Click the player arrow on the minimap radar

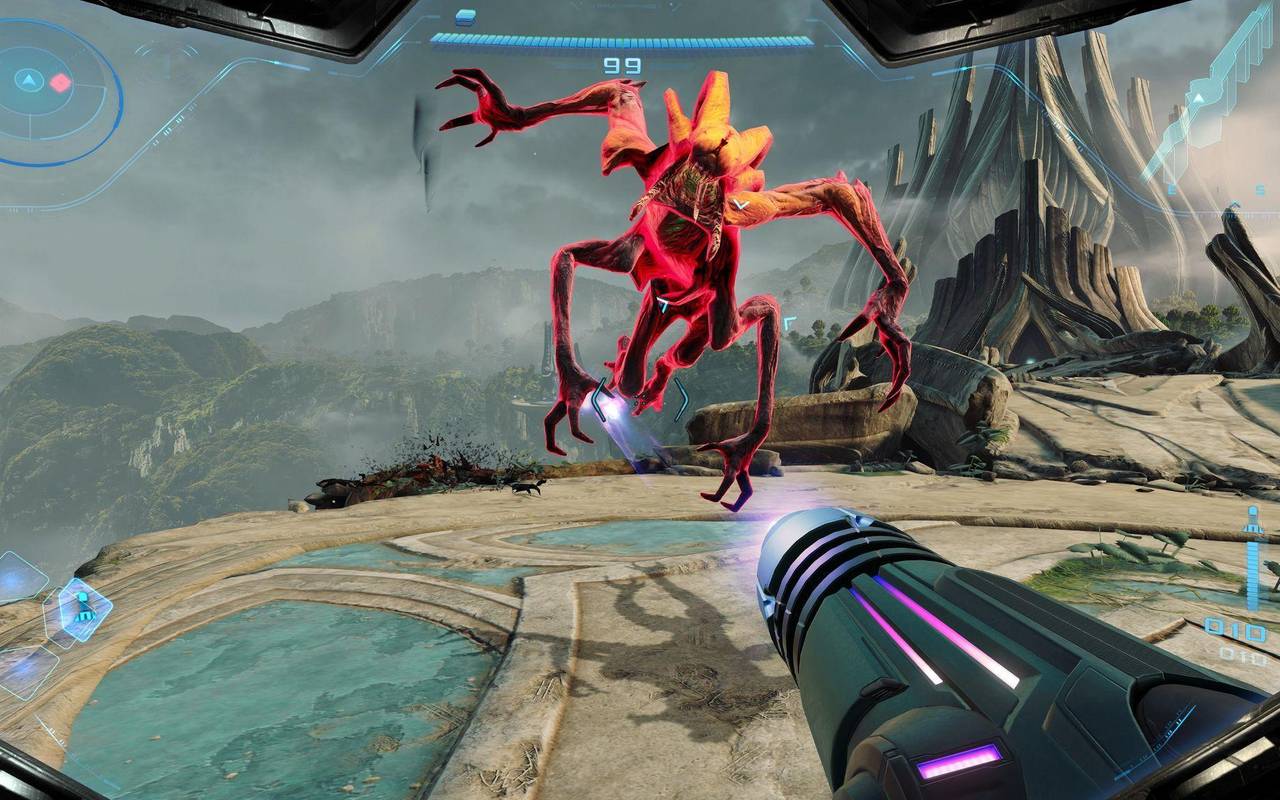[x=30, y=82]
